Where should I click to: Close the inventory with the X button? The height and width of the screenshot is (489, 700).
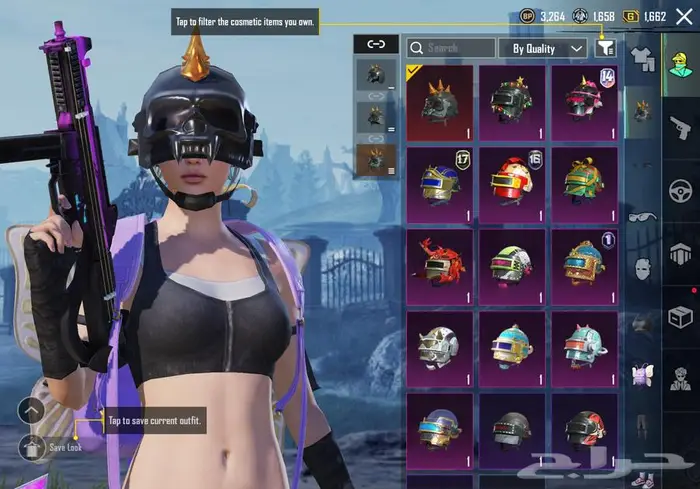(683, 17)
